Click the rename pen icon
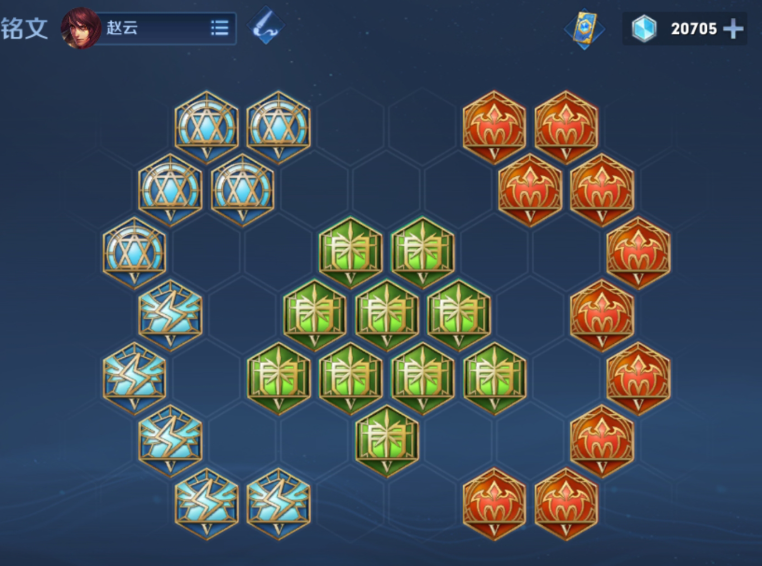762x566 pixels. click(265, 28)
